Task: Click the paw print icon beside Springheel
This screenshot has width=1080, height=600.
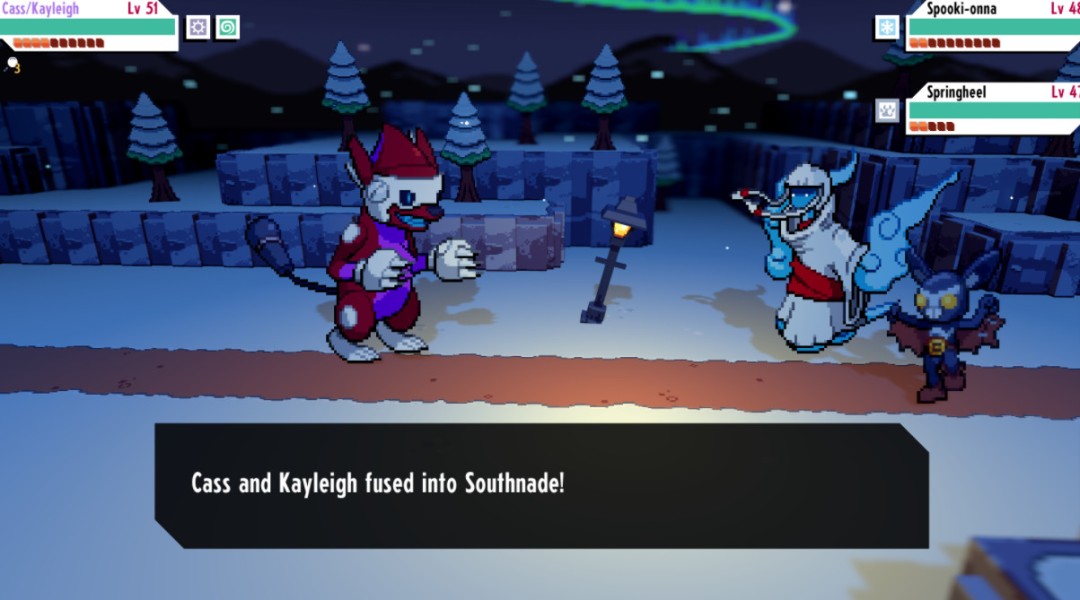Action: (887, 110)
